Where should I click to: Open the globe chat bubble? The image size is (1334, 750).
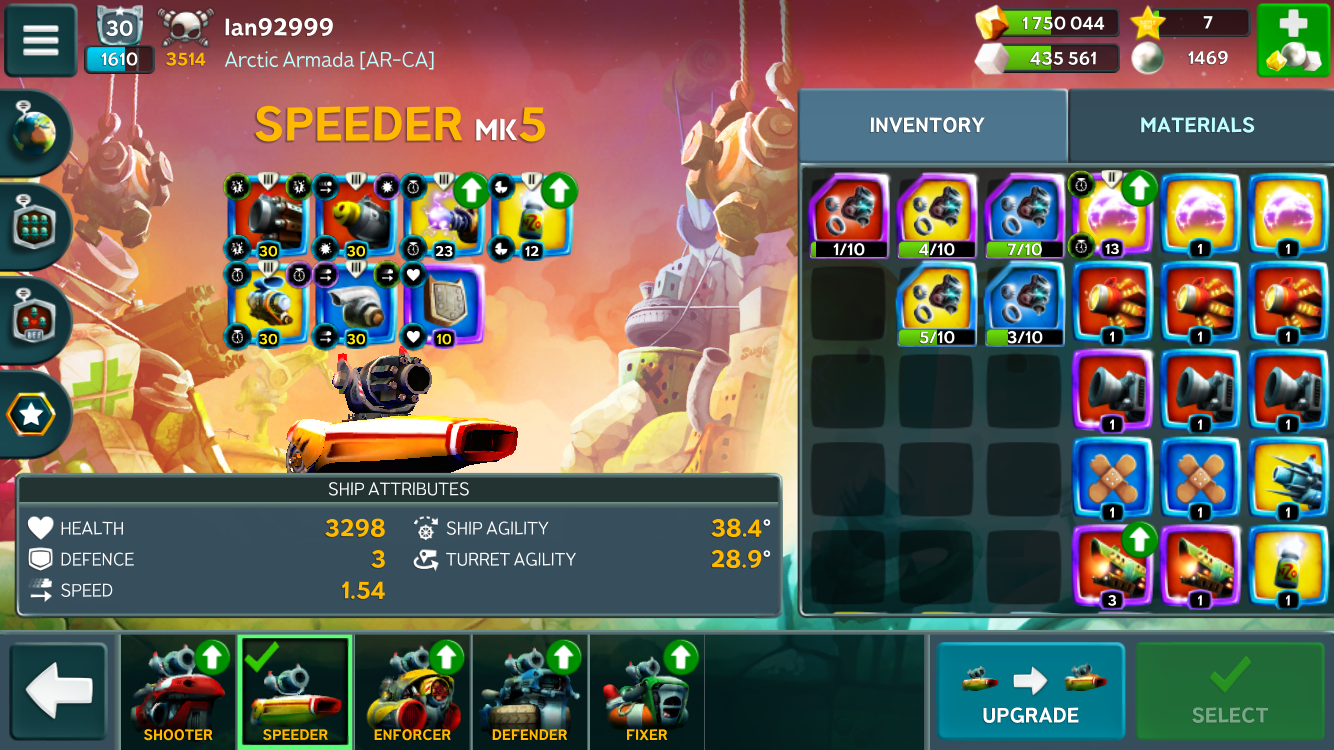(x=36, y=132)
